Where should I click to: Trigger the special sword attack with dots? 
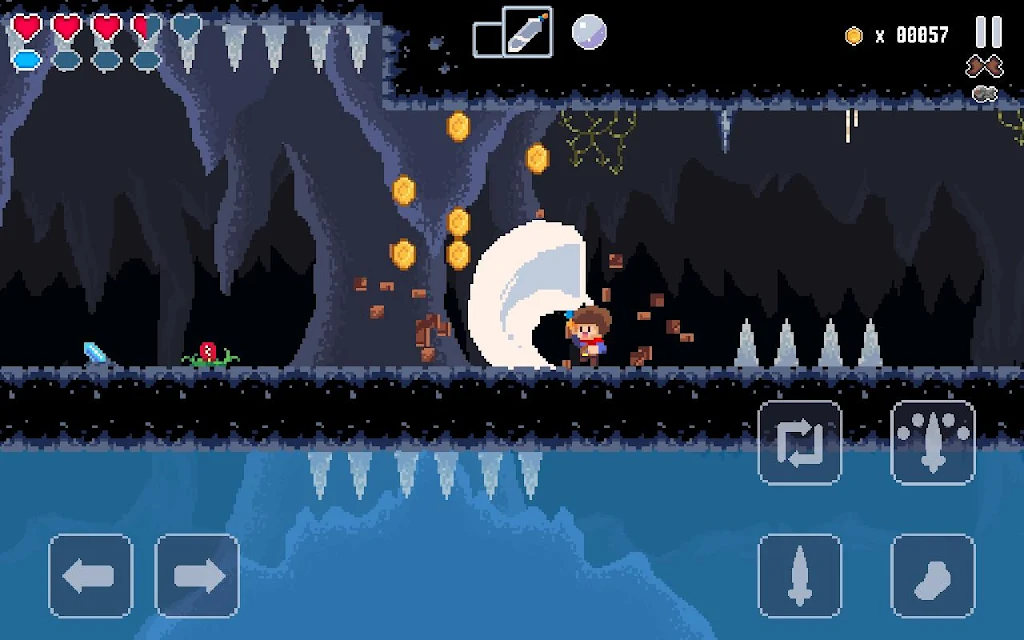pyautogui.click(x=932, y=443)
